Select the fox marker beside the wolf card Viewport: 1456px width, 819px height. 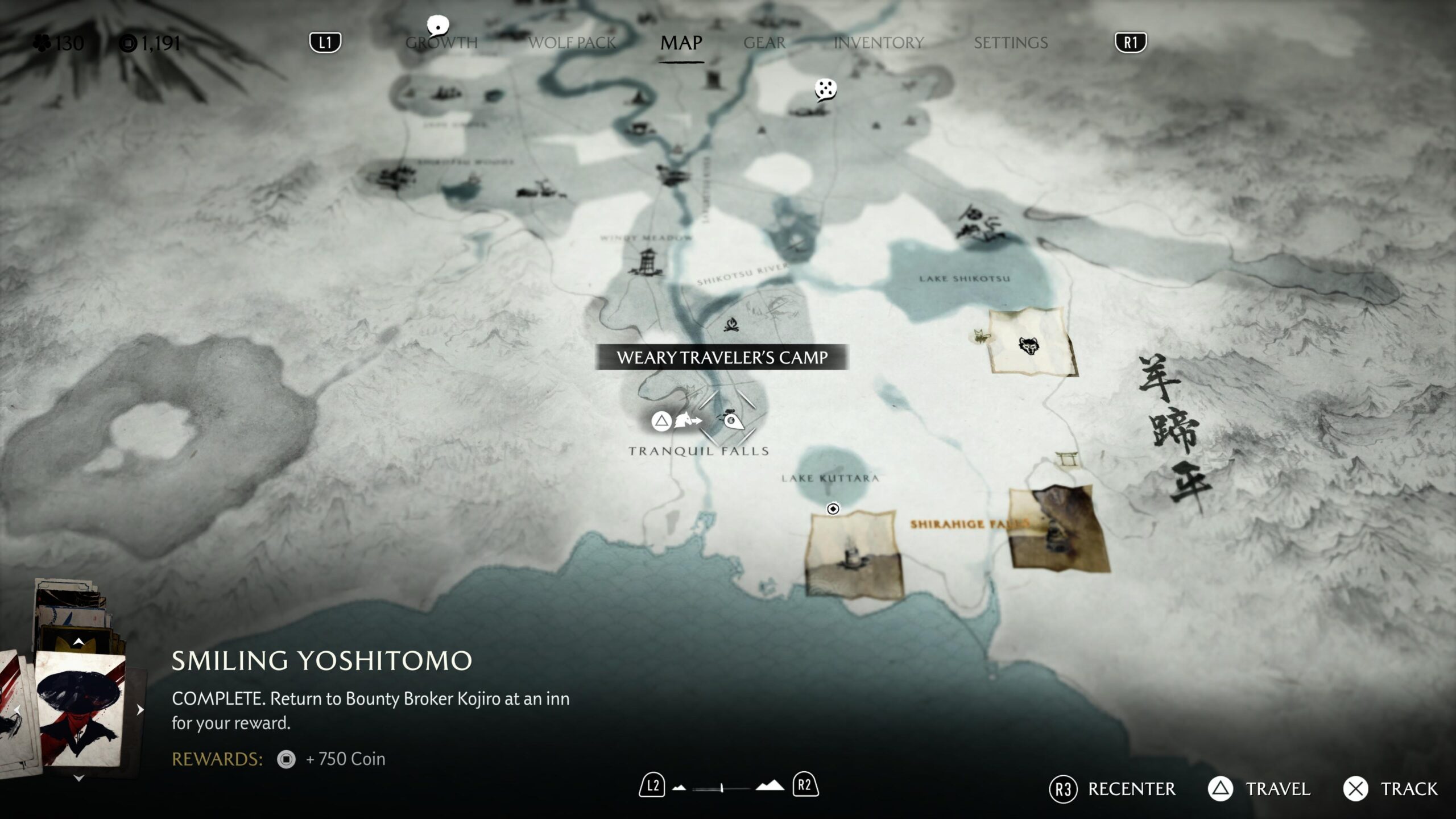(979, 337)
